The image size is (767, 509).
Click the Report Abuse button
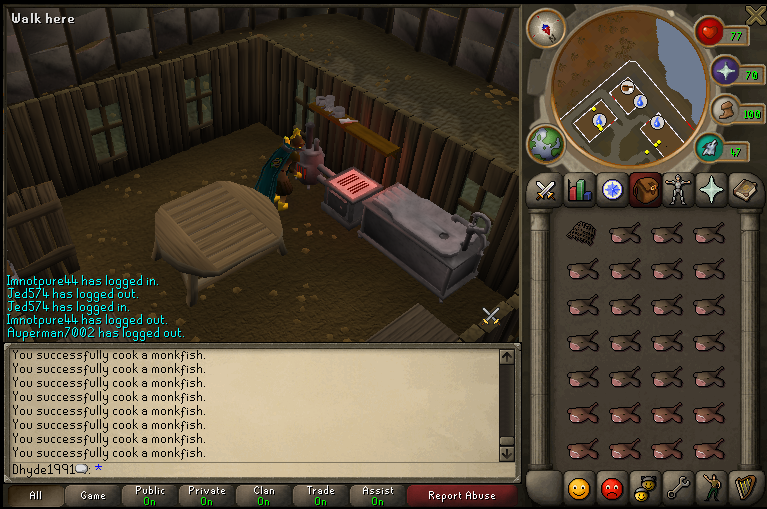[459, 495]
